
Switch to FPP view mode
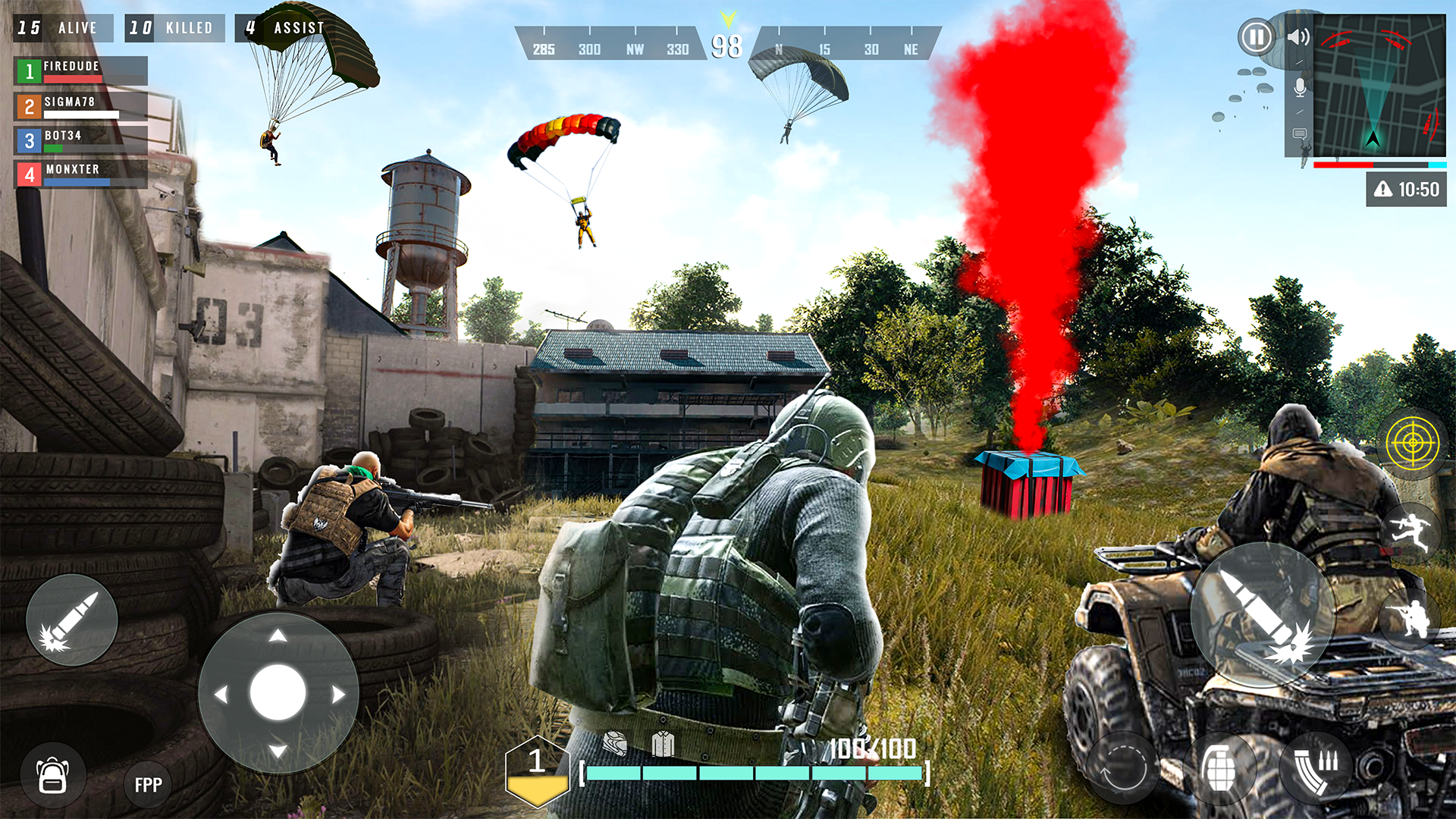click(x=147, y=784)
